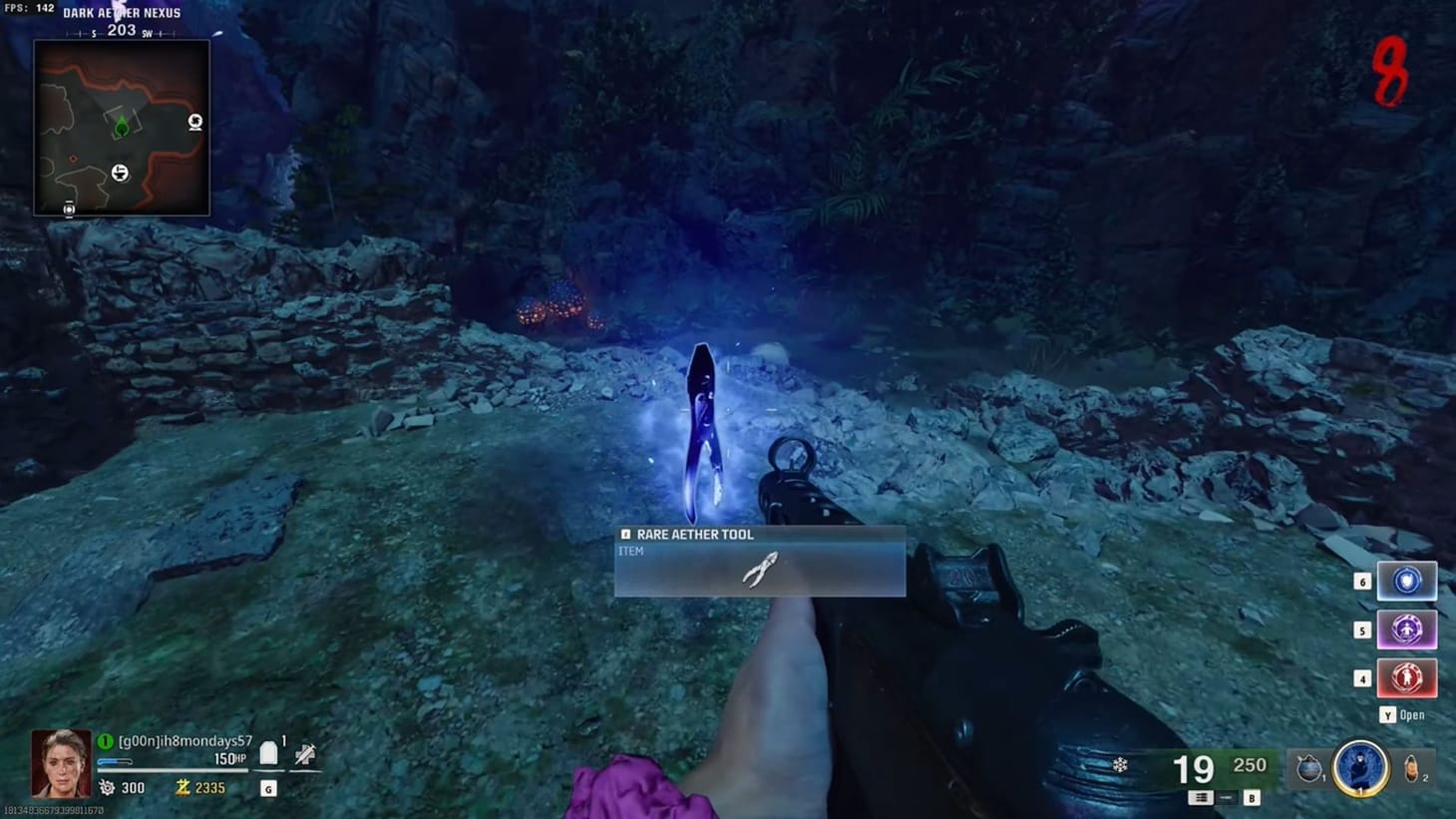
Task: Select the purple perk icon in slot 5
Action: 1407,629
